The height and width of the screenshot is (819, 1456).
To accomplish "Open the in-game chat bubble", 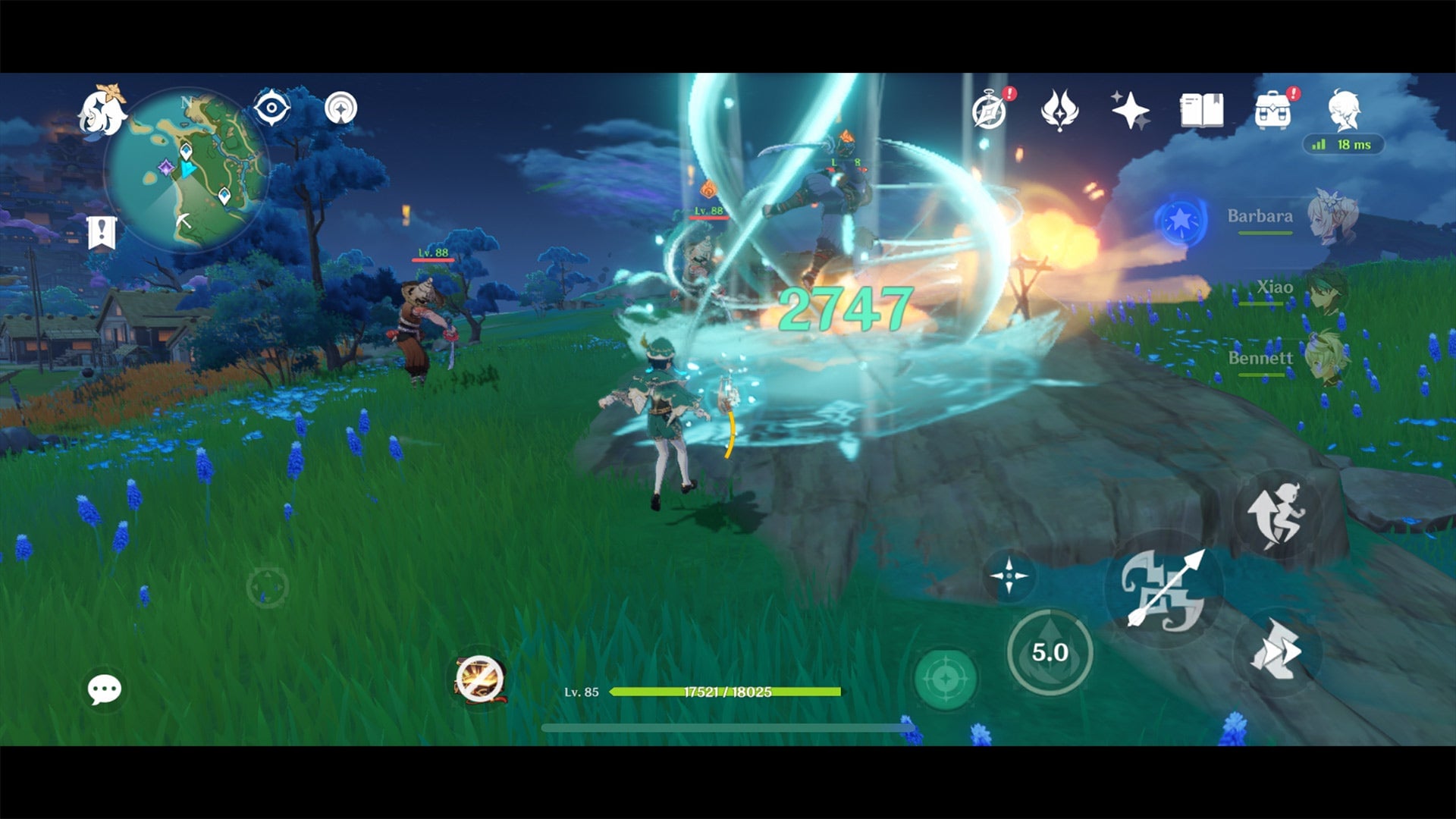I will (x=104, y=689).
